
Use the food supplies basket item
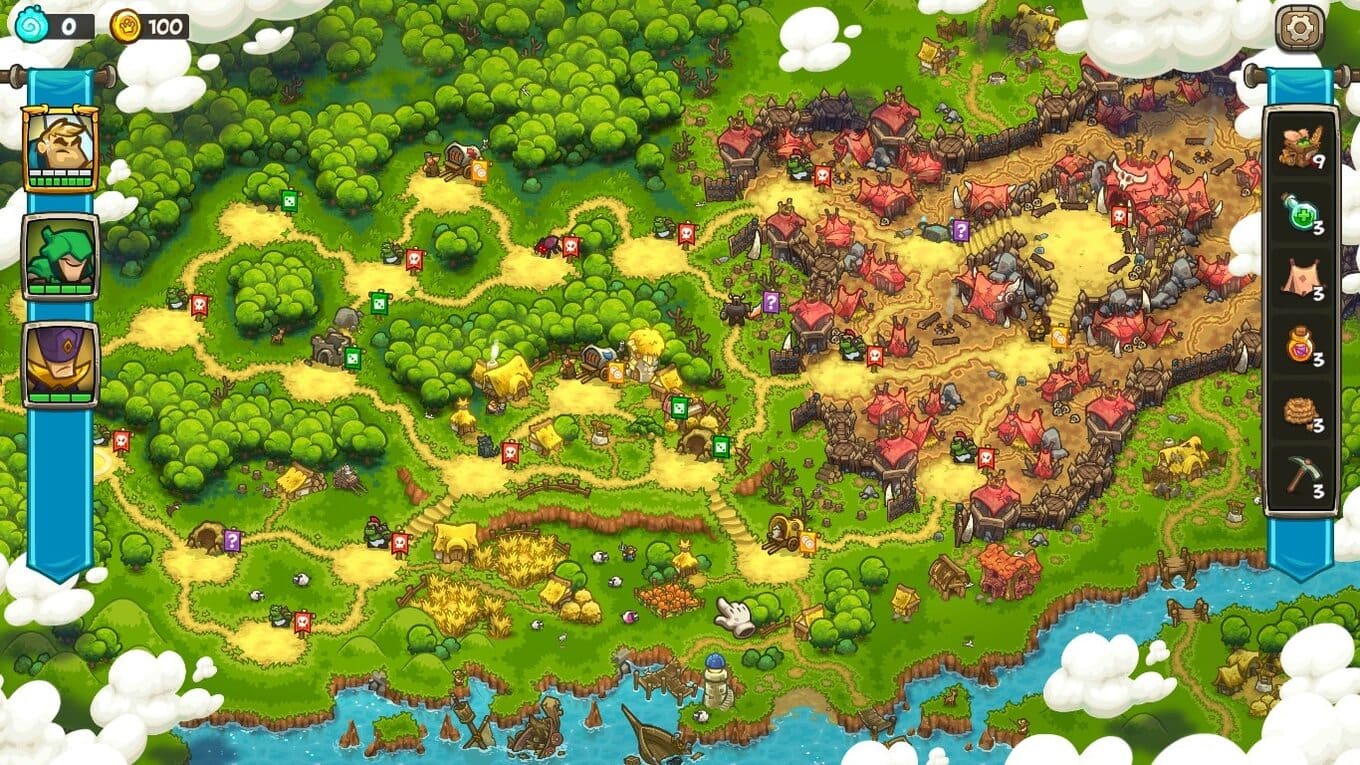click(1300, 146)
